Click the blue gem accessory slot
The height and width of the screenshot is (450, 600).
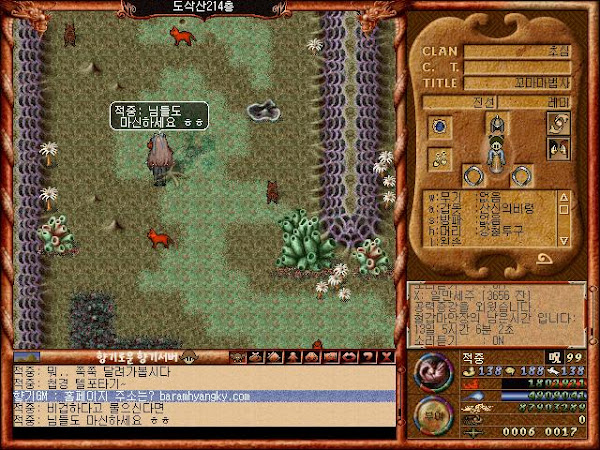(438, 127)
